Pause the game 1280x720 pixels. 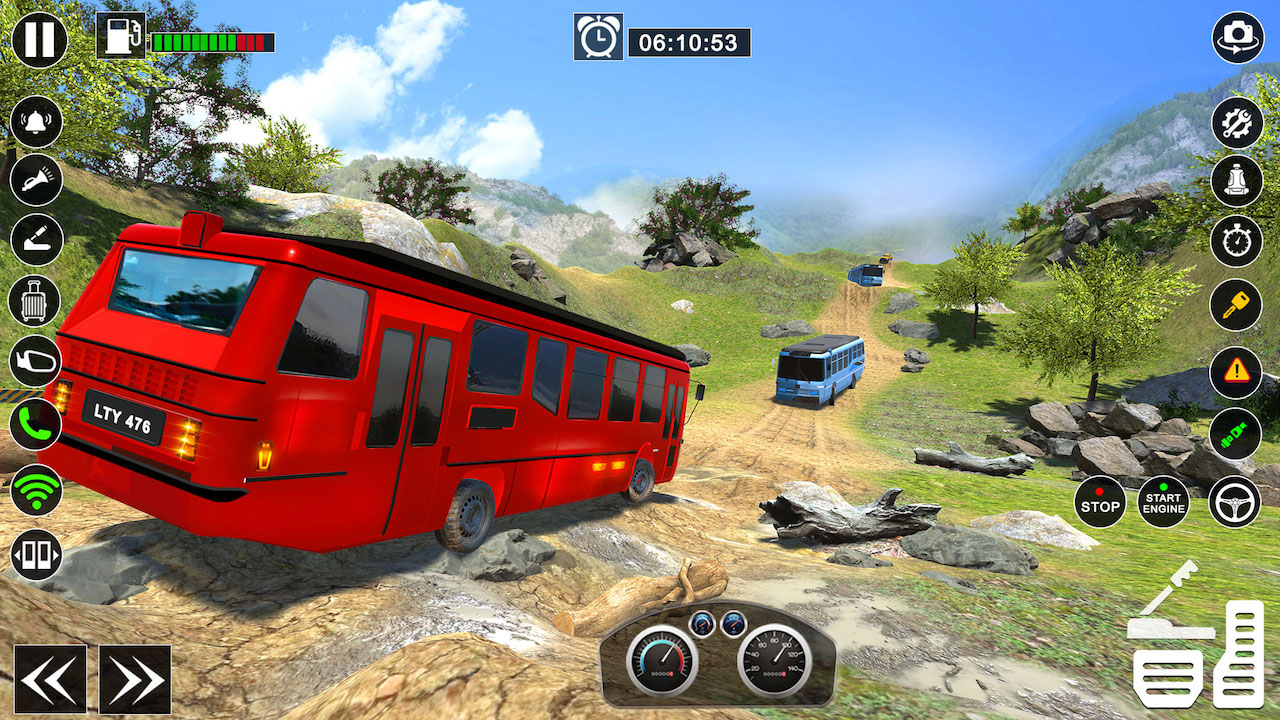[39, 40]
